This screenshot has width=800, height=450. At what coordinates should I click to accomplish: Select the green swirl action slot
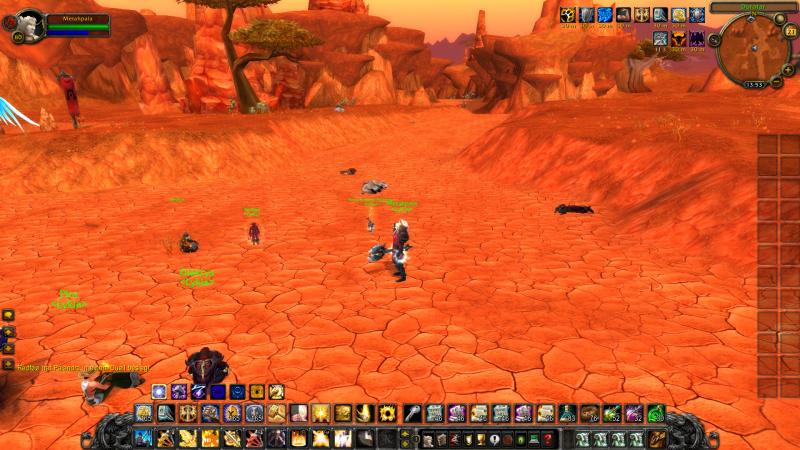tap(655, 413)
